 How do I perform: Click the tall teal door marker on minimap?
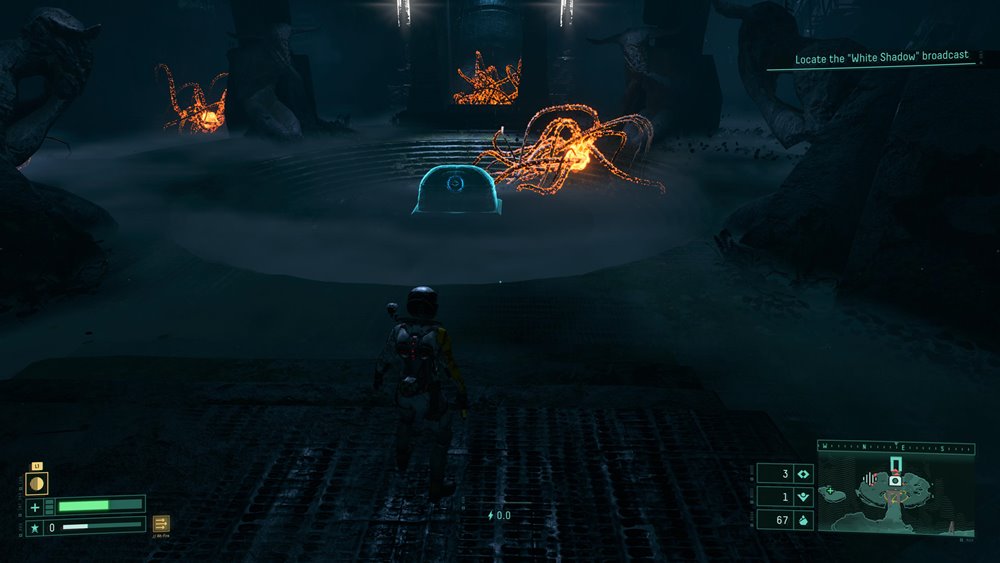[896, 464]
